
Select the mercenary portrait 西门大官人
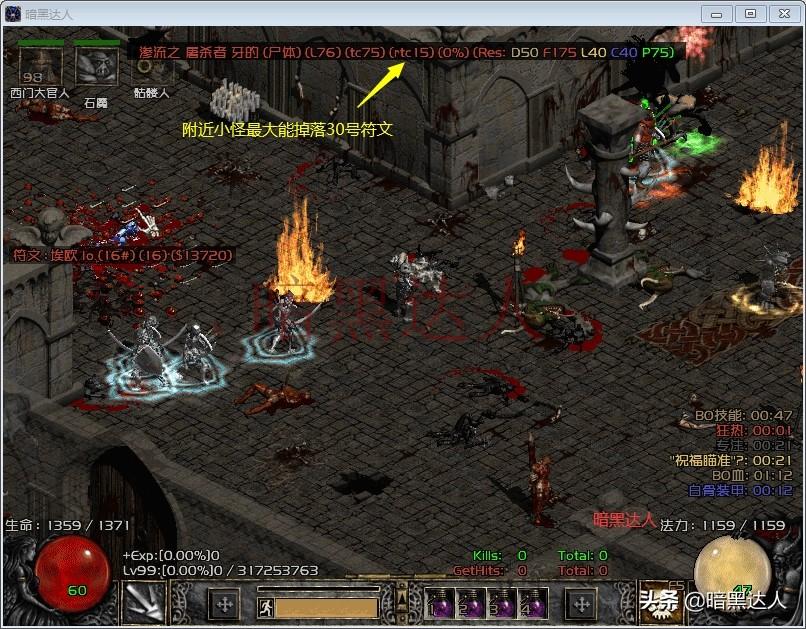point(40,65)
